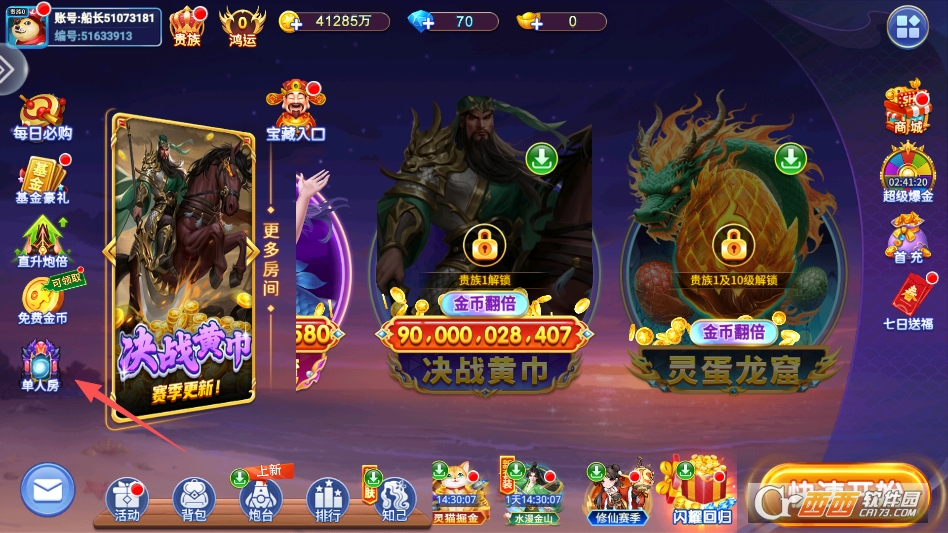Open the four-square grid menu button
The height and width of the screenshot is (533, 948).
pyautogui.click(x=909, y=27)
